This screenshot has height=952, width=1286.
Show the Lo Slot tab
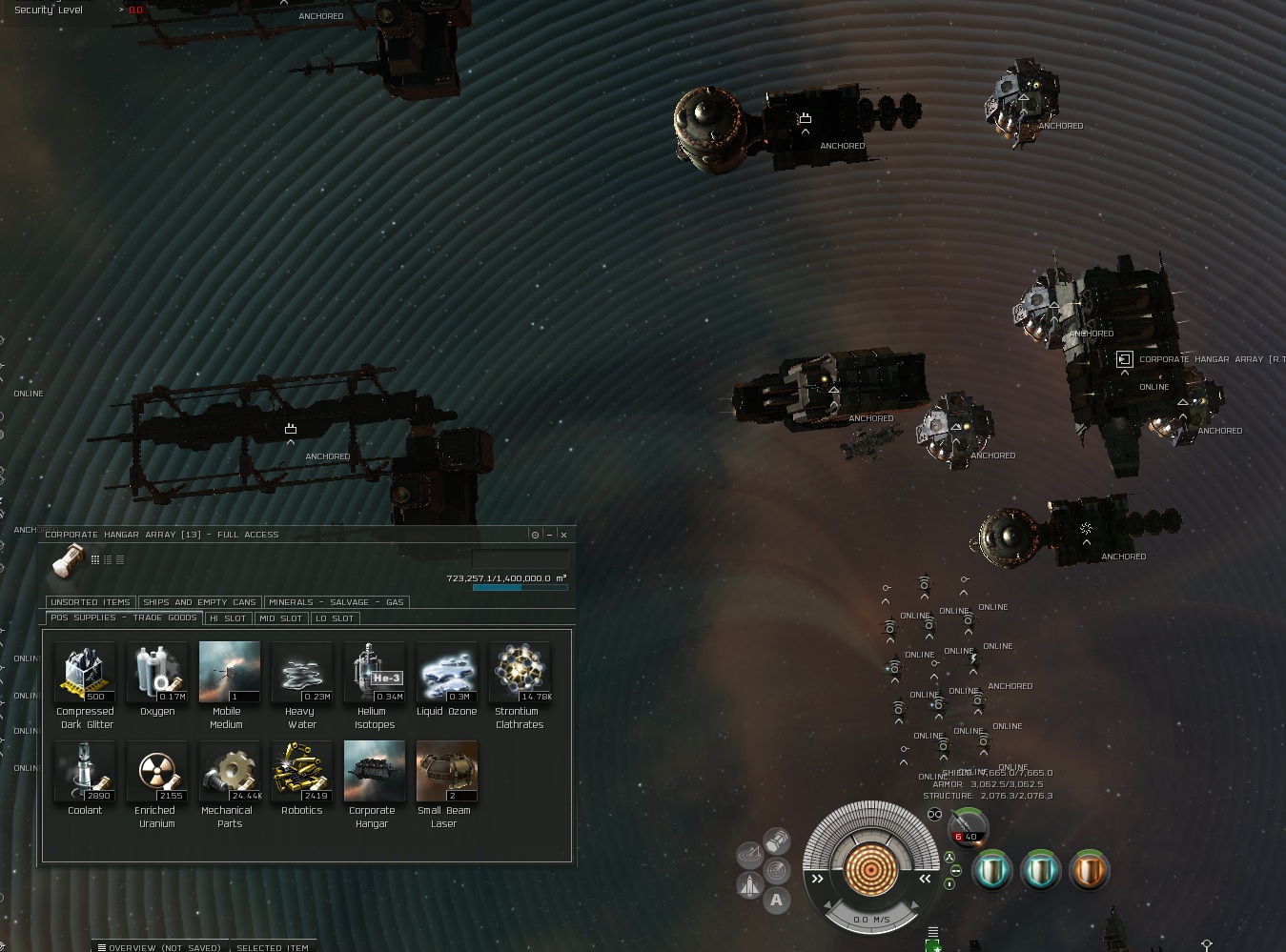(335, 618)
